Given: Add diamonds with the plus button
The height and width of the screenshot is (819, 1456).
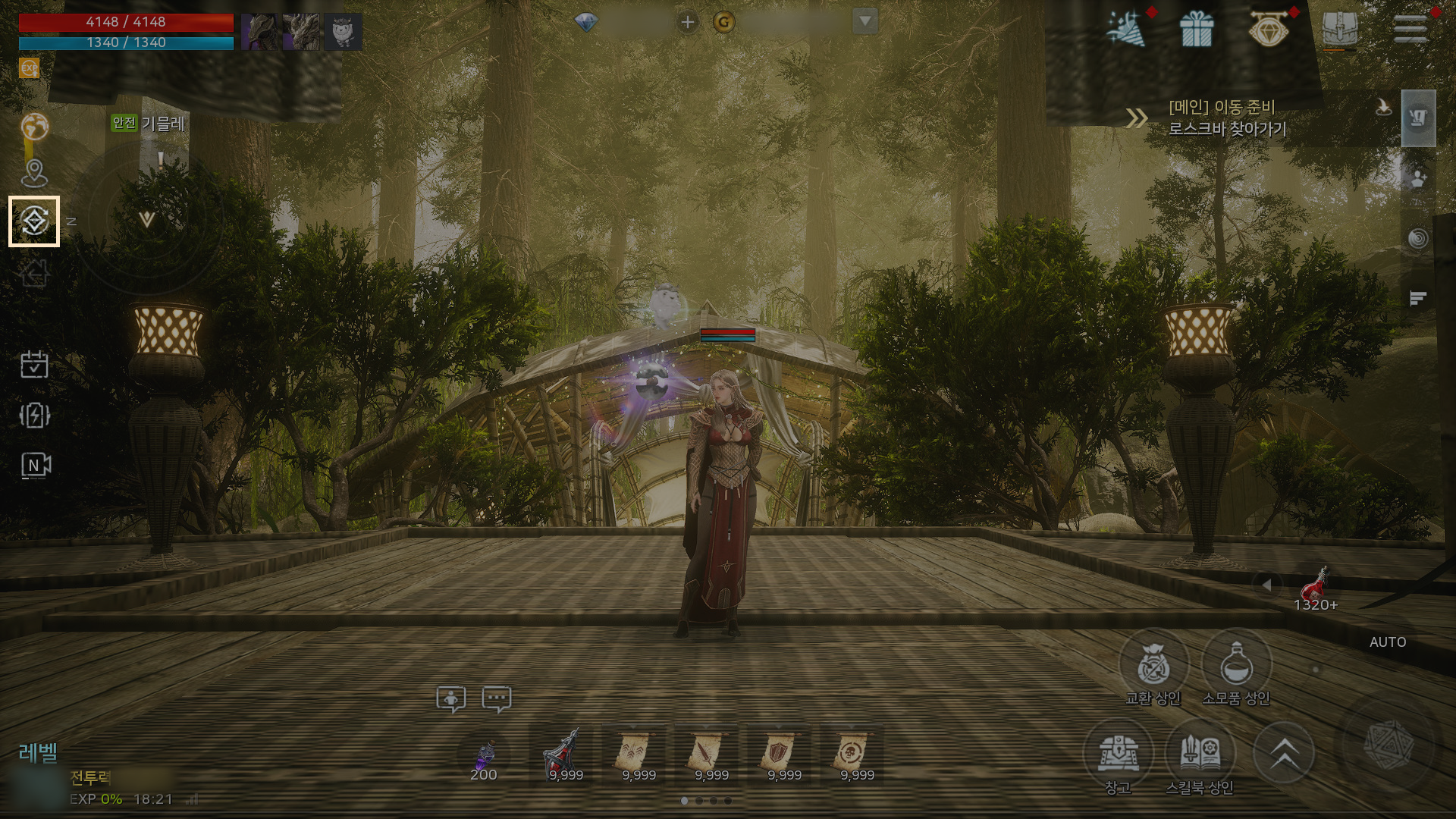Looking at the screenshot, I should [x=687, y=22].
